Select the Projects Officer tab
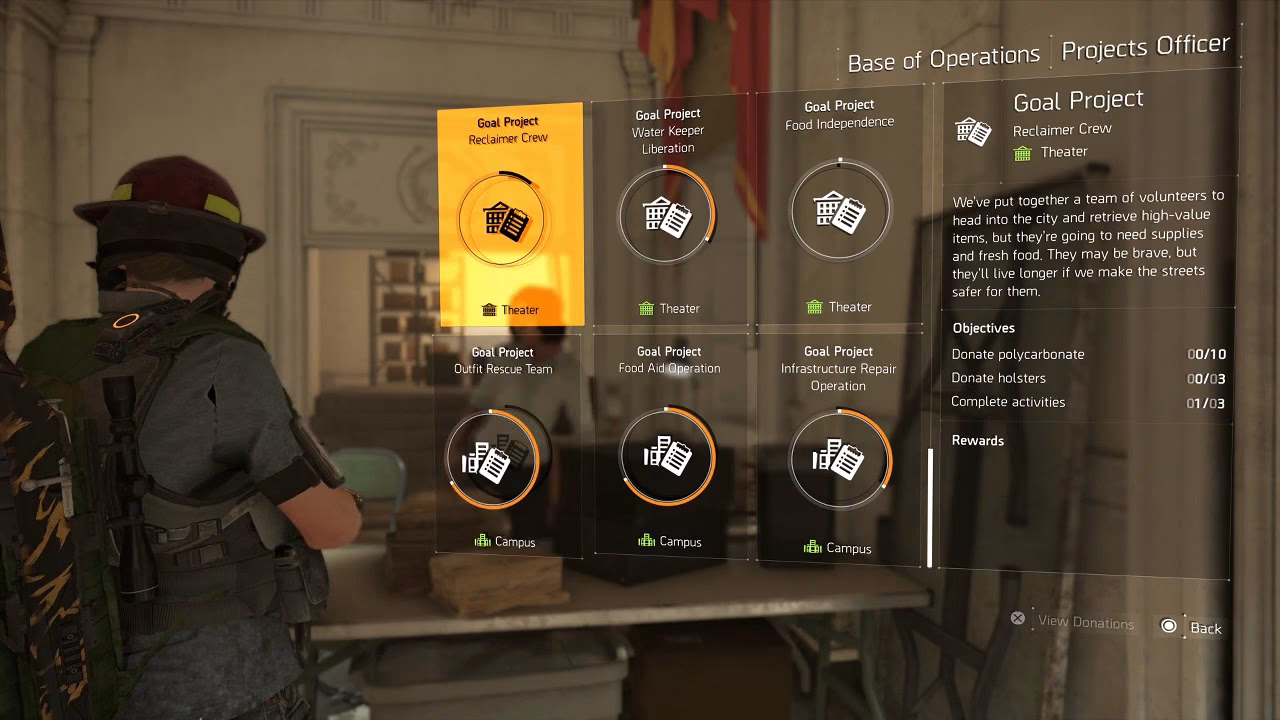Image resolution: width=1280 pixels, height=720 pixels. tap(1146, 45)
